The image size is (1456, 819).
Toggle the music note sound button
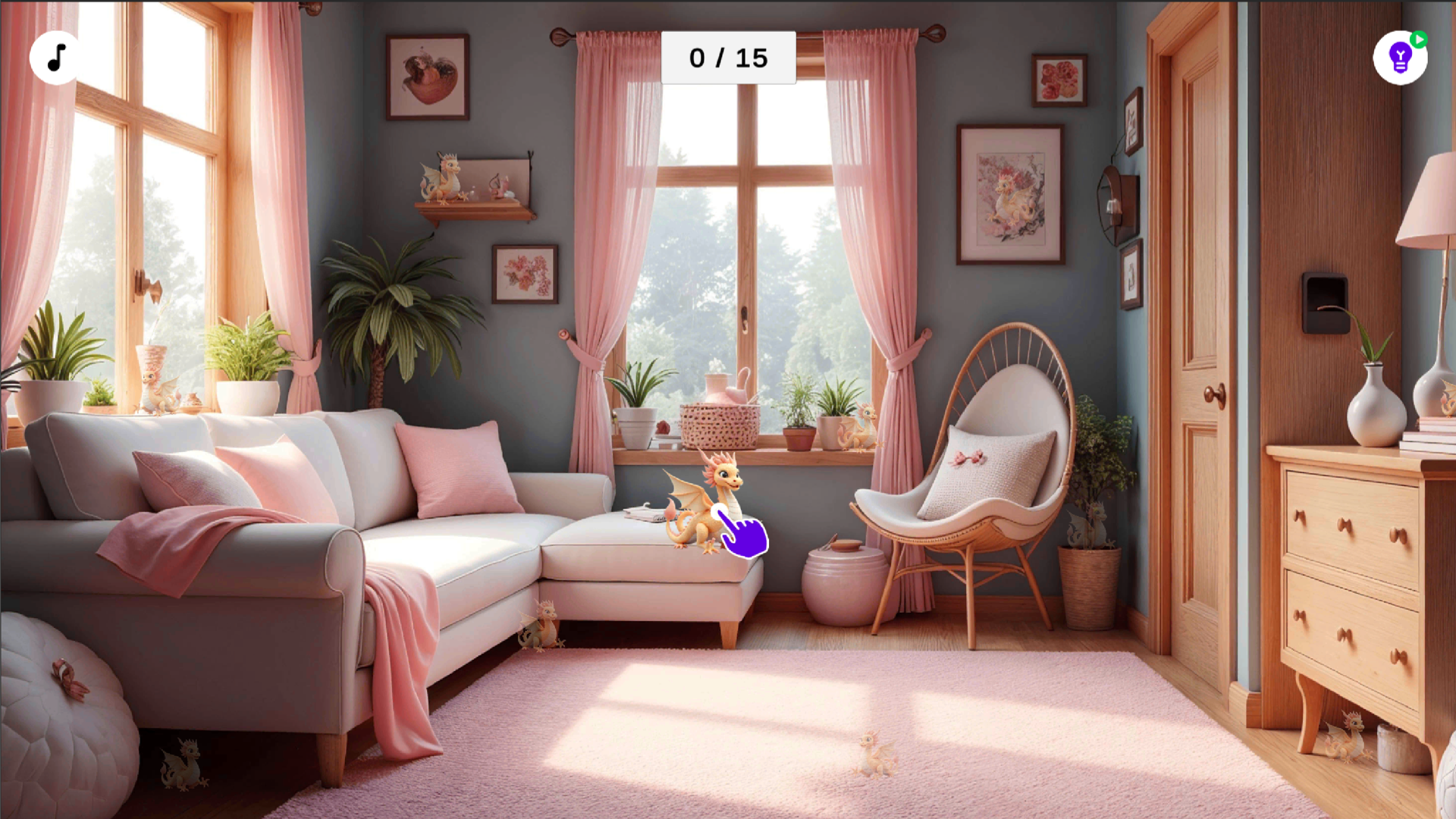pos(55,57)
